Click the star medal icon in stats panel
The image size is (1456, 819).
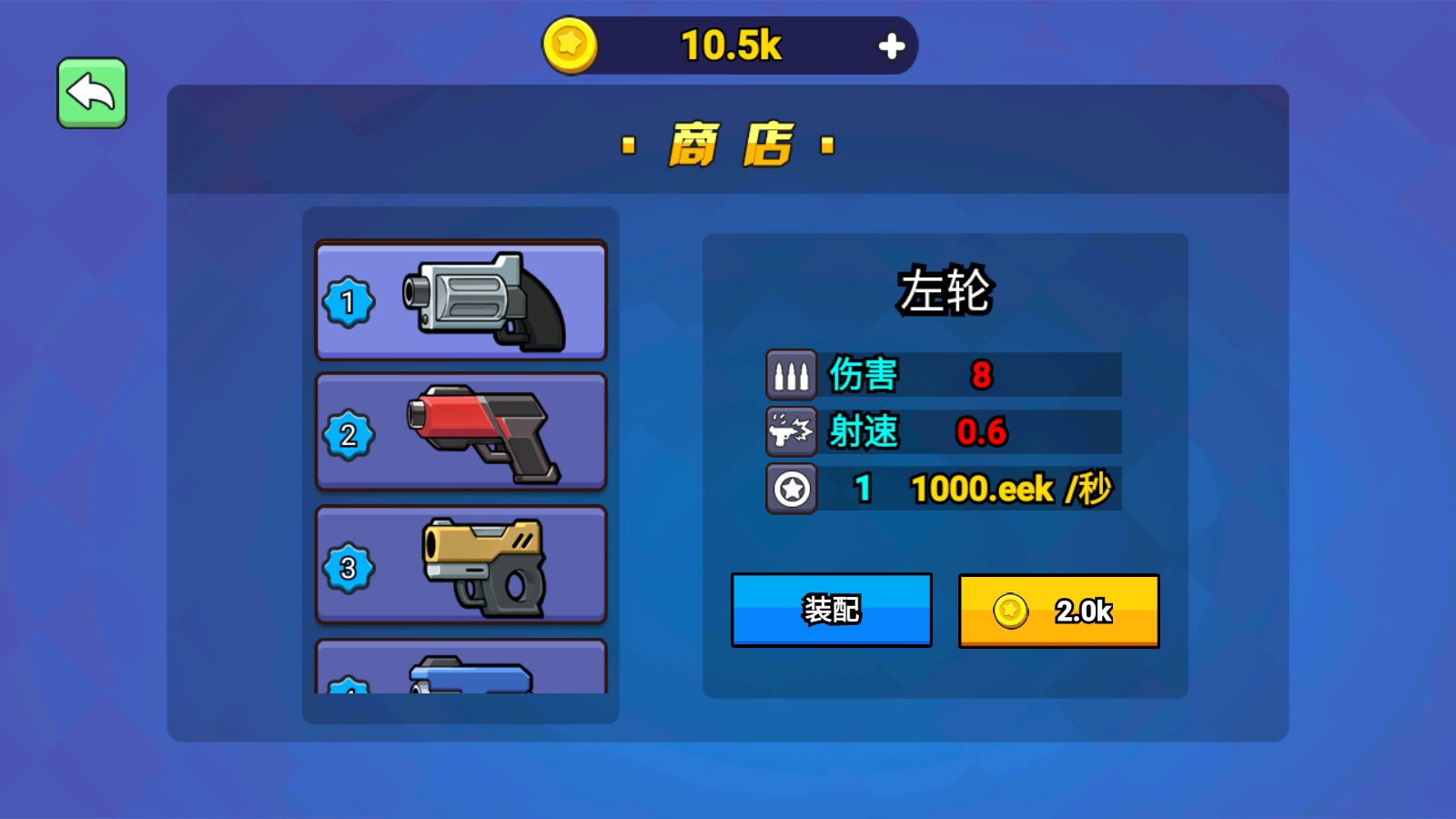click(x=791, y=489)
